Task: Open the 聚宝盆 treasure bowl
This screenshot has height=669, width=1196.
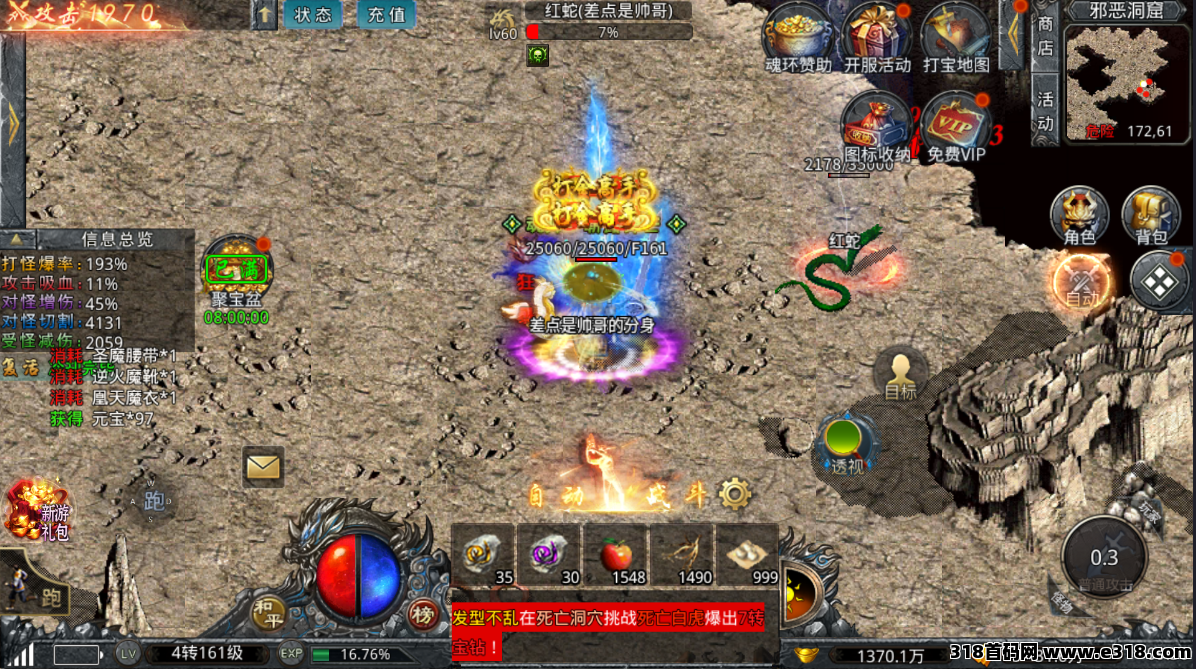Action: coord(235,270)
